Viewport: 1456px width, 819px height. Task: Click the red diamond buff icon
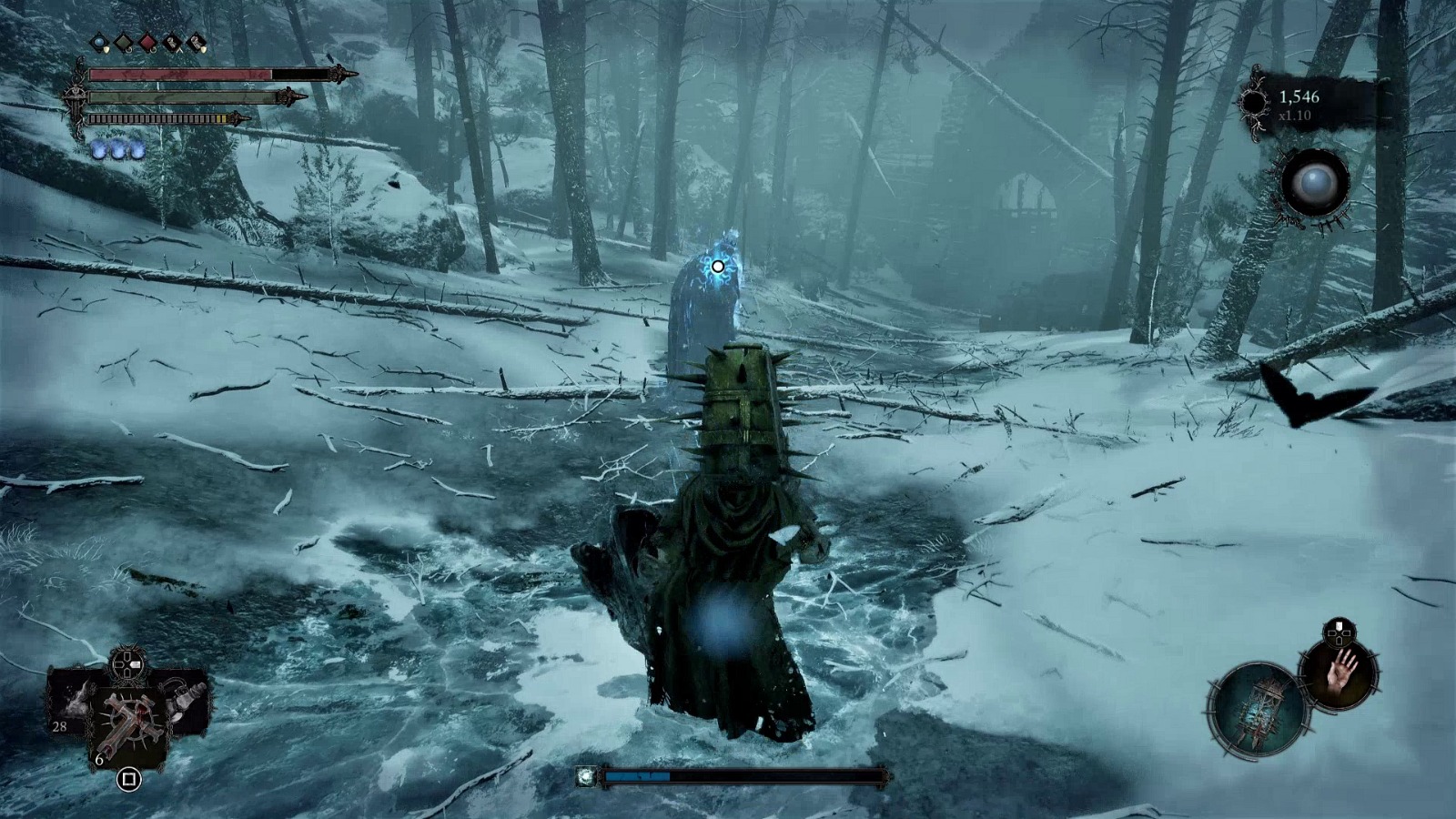pos(148,42)
